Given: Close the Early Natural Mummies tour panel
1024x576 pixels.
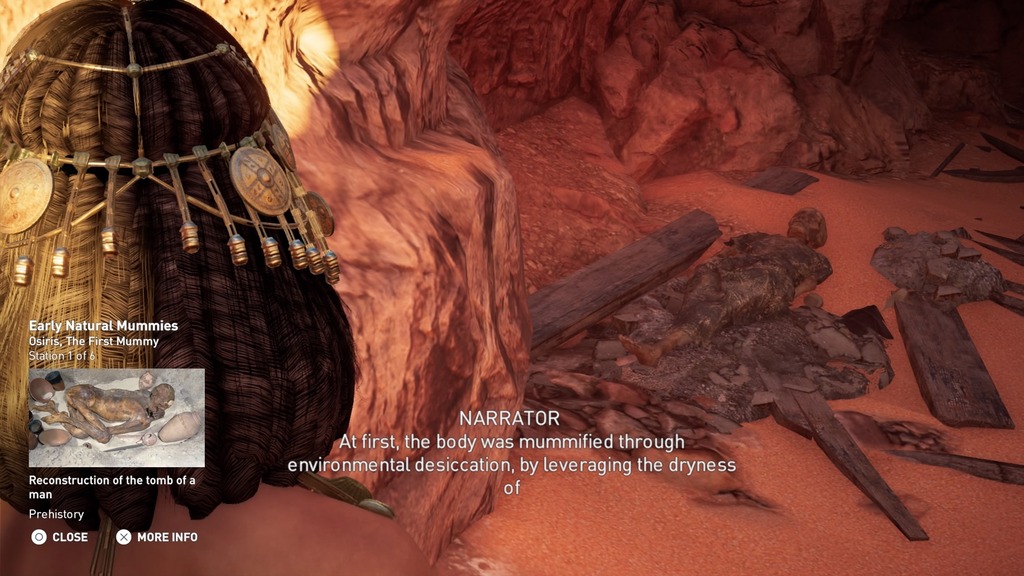Looking at the screenshot, I should (x=59, y=537).
